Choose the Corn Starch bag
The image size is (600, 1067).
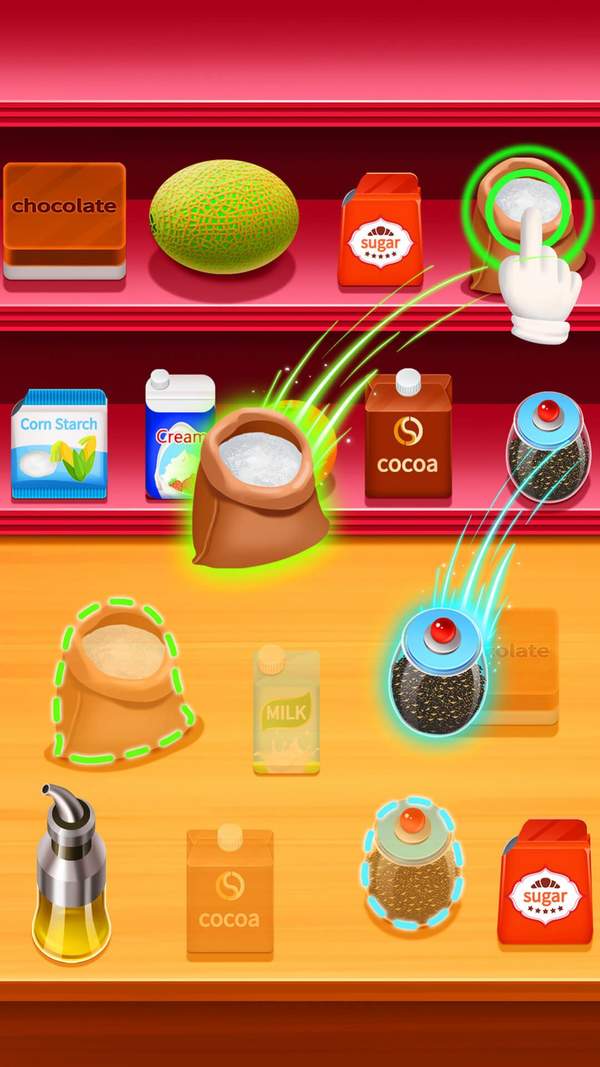[59, 443]
